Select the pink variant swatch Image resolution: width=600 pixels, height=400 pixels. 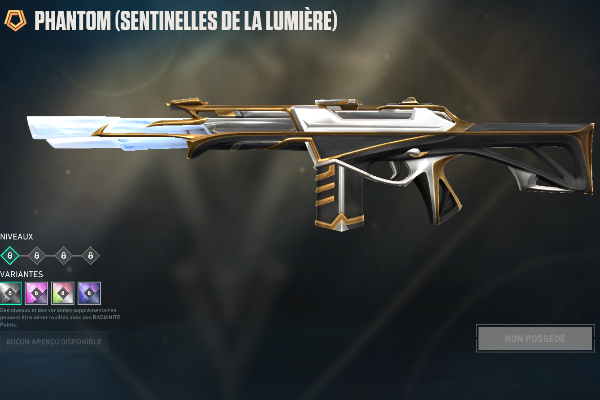37,293
